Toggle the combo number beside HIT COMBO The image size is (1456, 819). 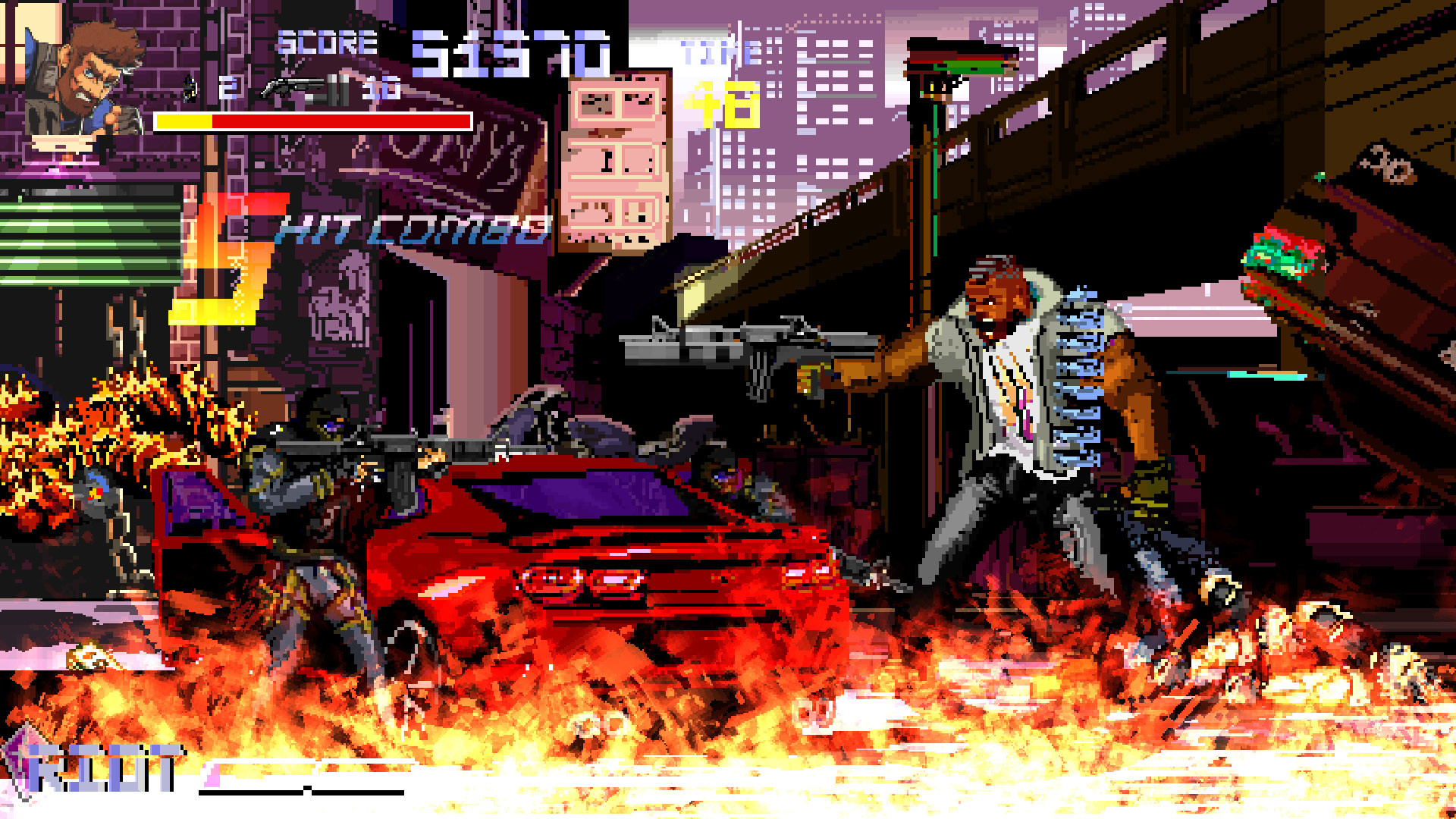[x=227, y=258]
